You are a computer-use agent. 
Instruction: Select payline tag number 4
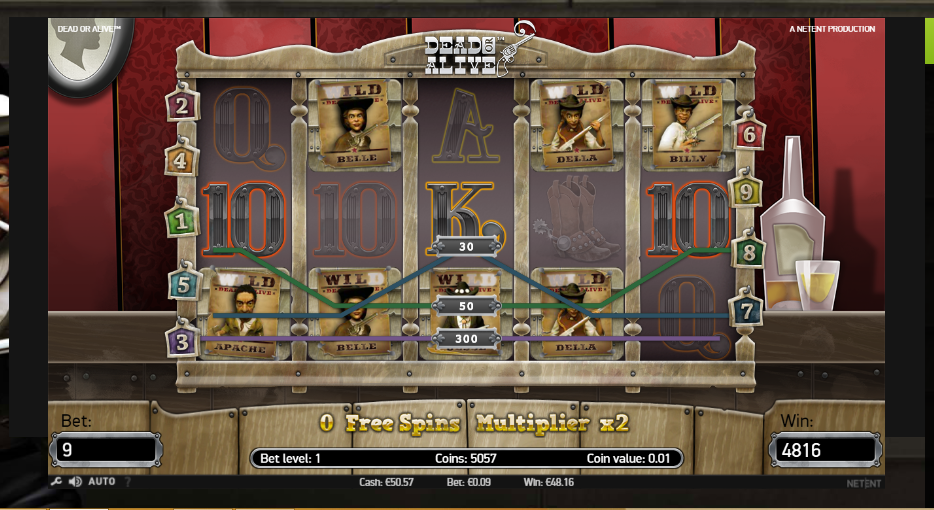click(x=180, y=159)
